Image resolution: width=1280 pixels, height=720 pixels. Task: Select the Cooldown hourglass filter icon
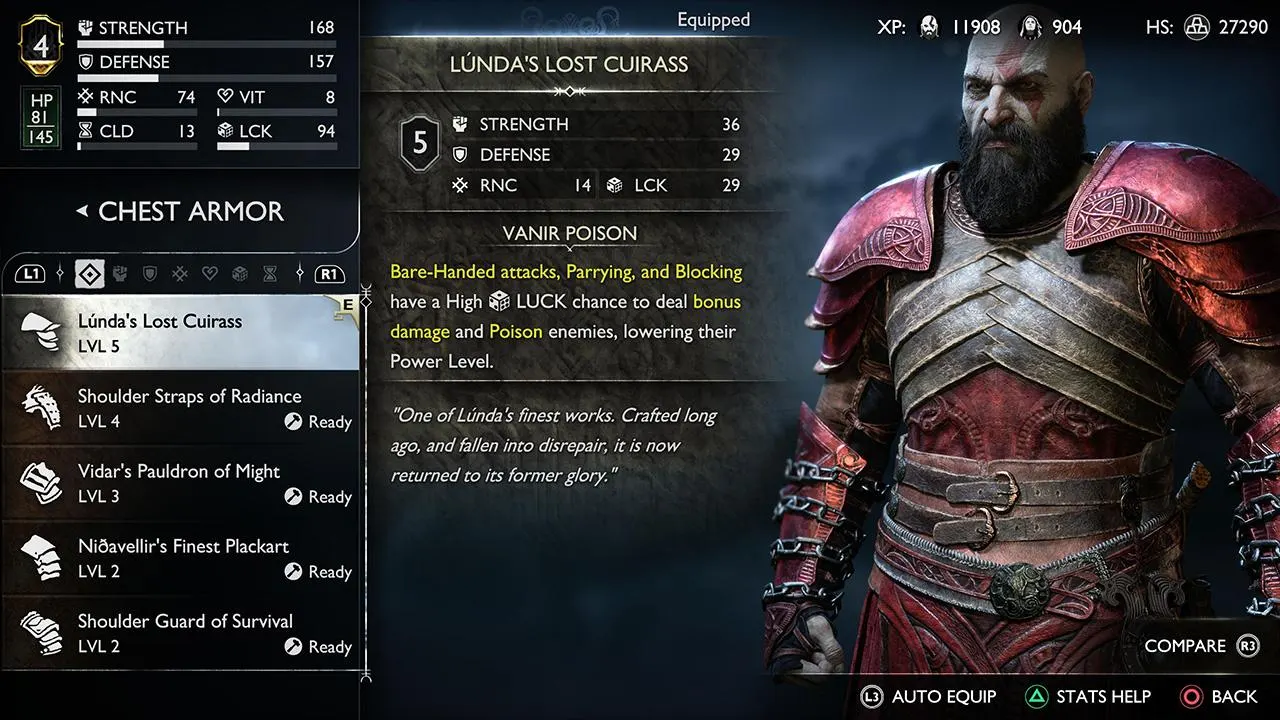tap(268, 273)
